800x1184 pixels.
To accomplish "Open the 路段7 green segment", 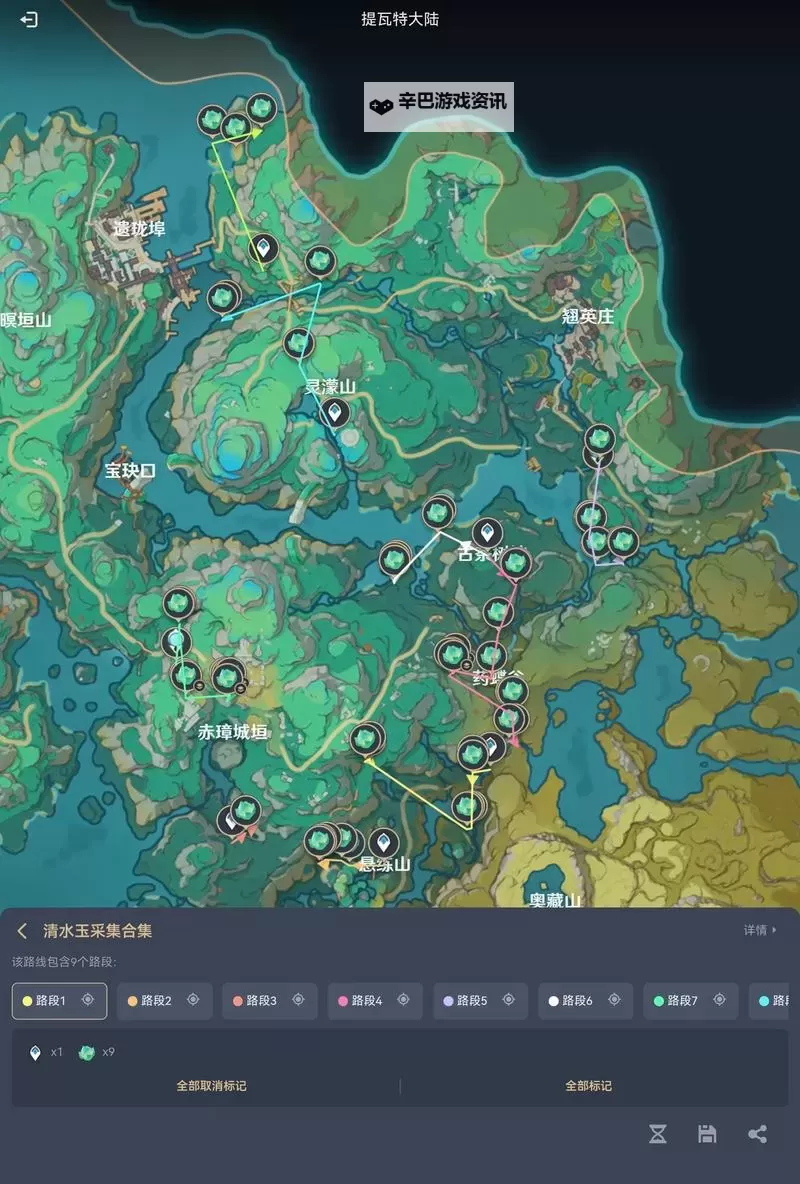I will 682,1000.
